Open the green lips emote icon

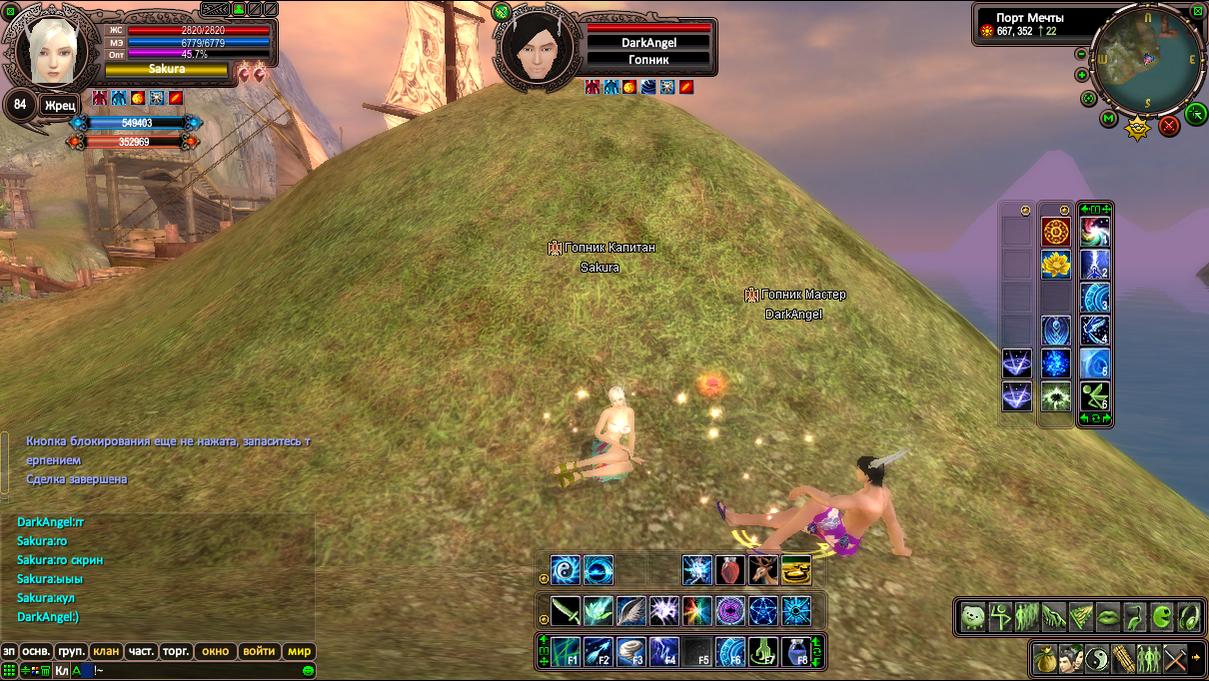(x=1109, y=617)
